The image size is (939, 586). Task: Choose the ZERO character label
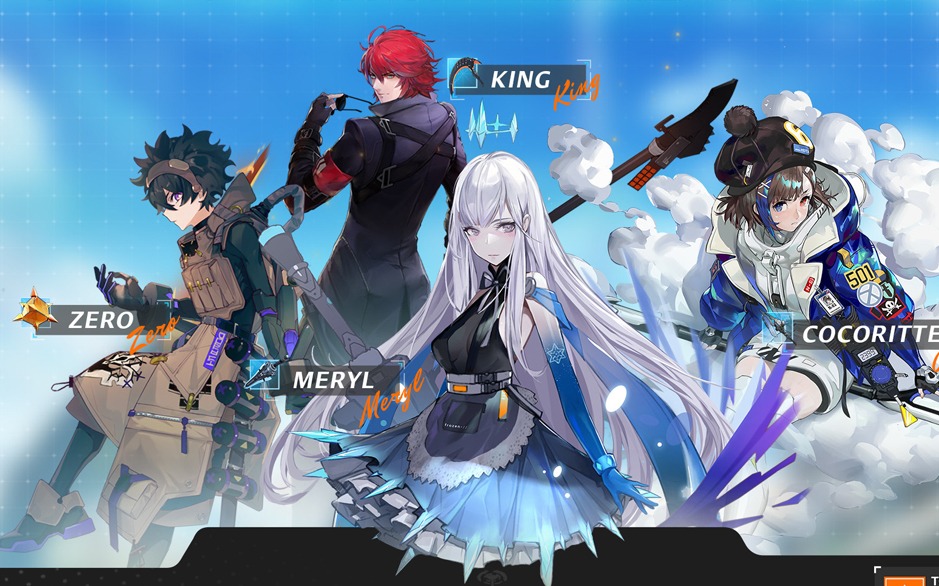(x=100, y=320)
